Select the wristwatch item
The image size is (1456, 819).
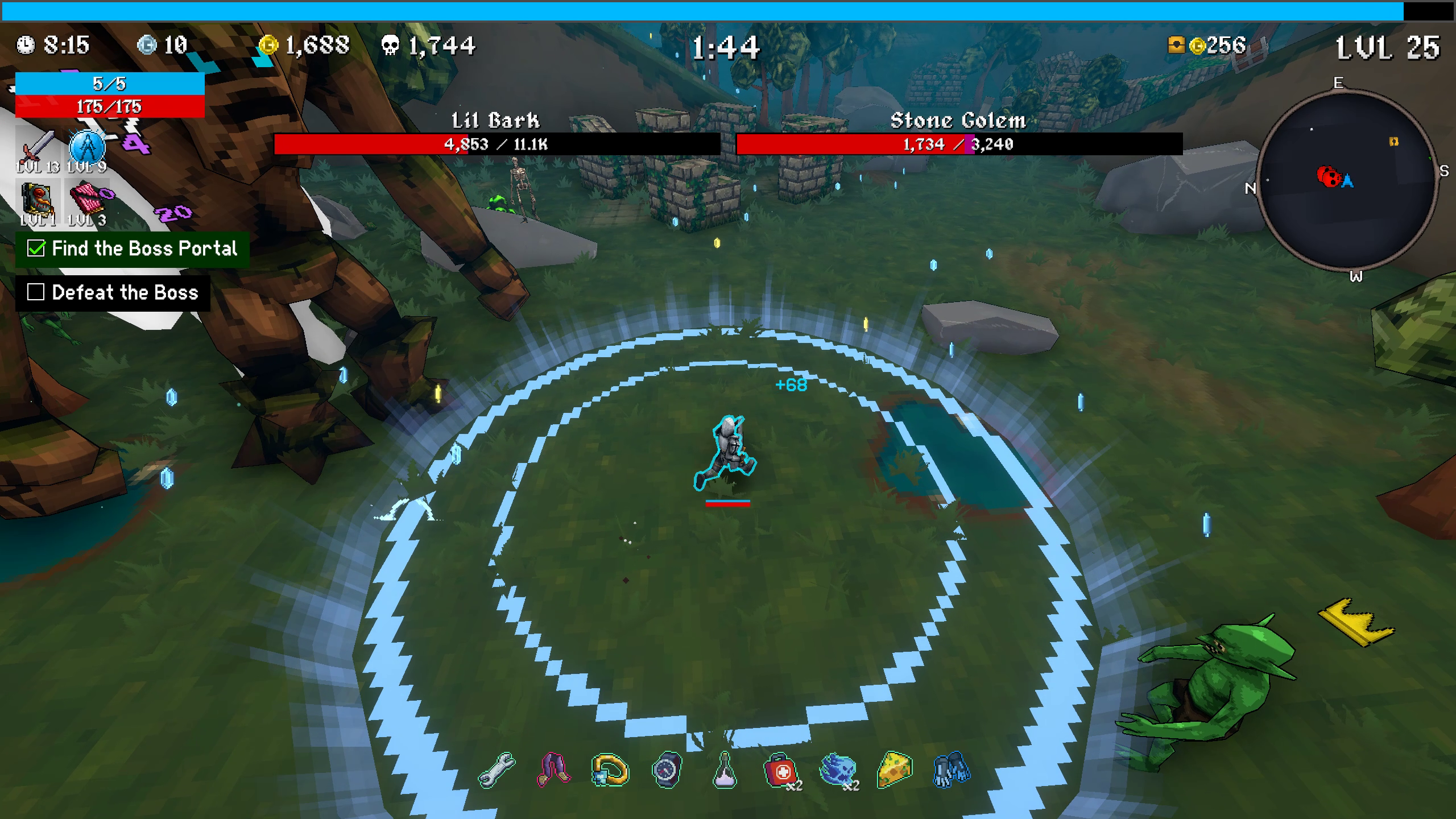tap(667, 771)
